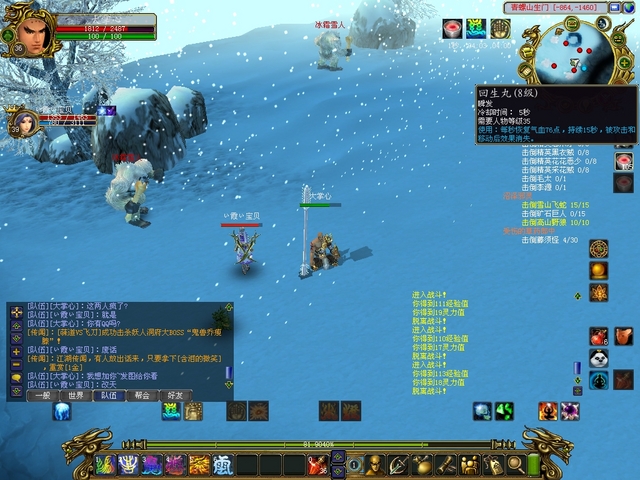Switch to the 世界 chat tab
The height and width of the screenshot is (480, 640).
76,395
